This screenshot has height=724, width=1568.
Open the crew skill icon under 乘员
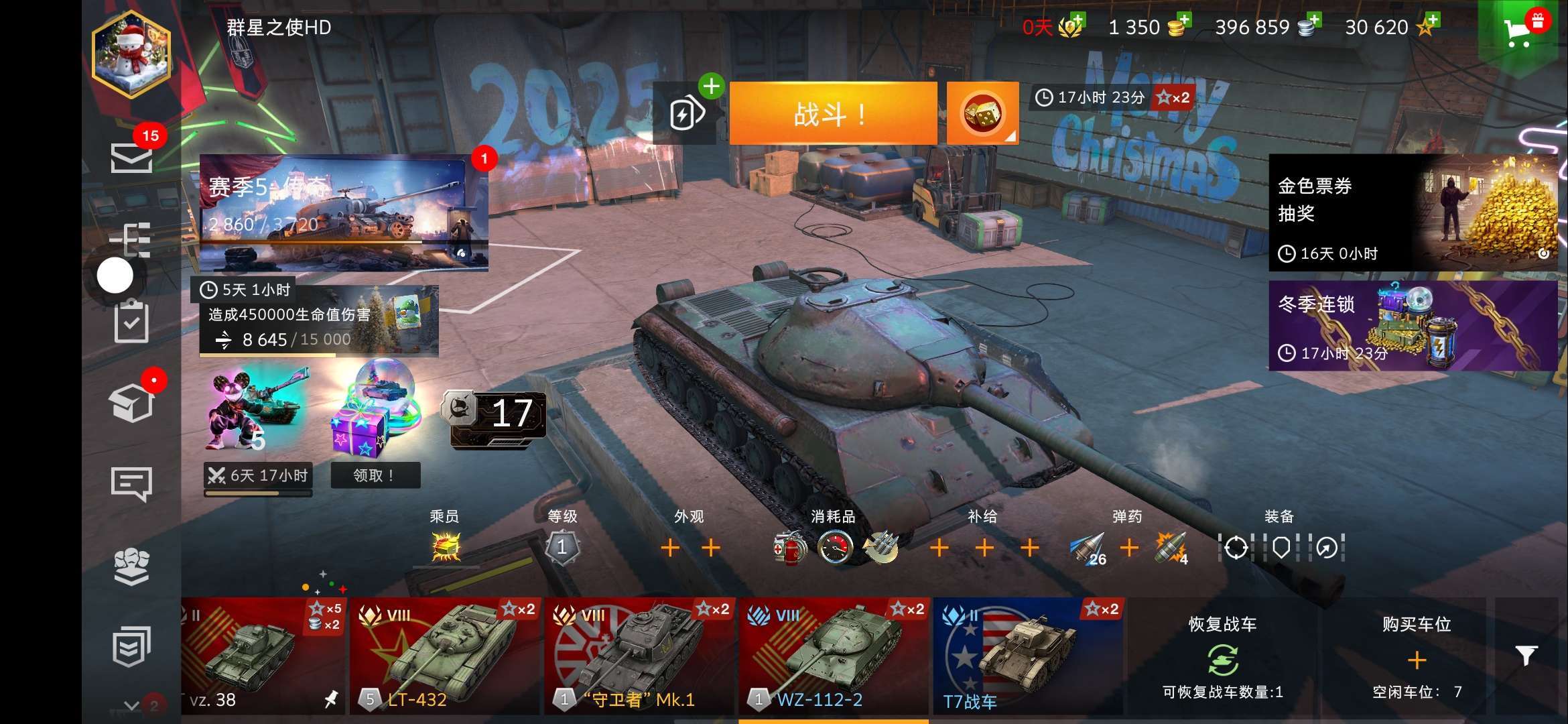pyautogui.click(x=446, y=547)
